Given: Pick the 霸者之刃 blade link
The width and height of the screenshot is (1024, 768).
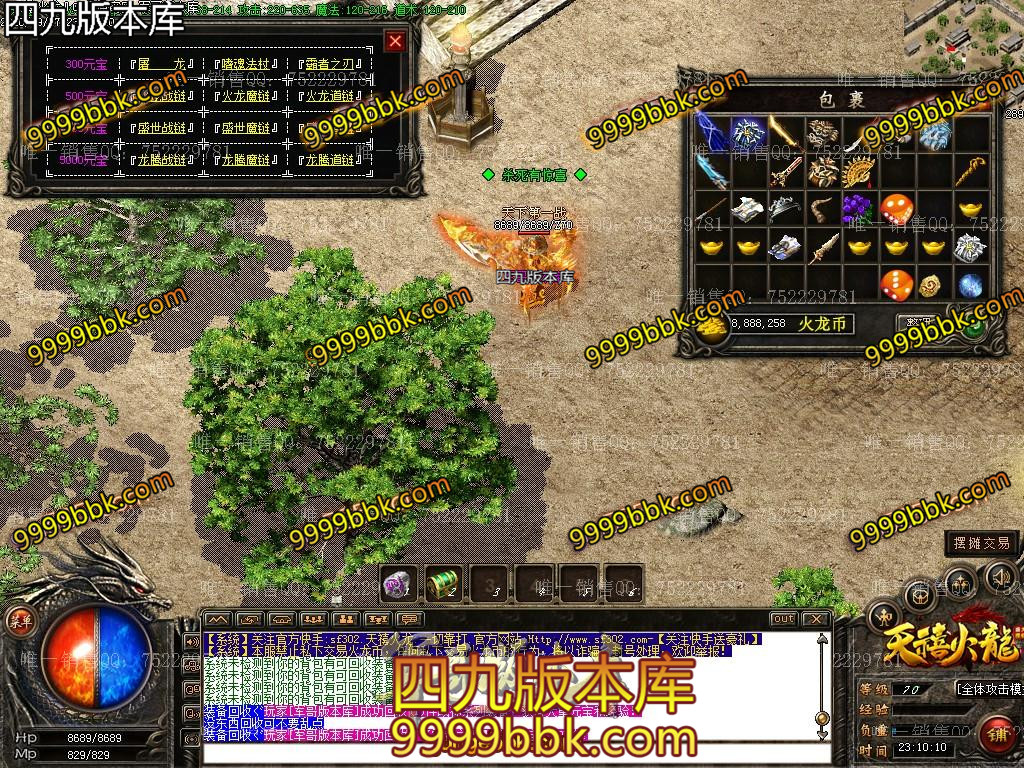Looking at the screenshot, I should [330, 64].
